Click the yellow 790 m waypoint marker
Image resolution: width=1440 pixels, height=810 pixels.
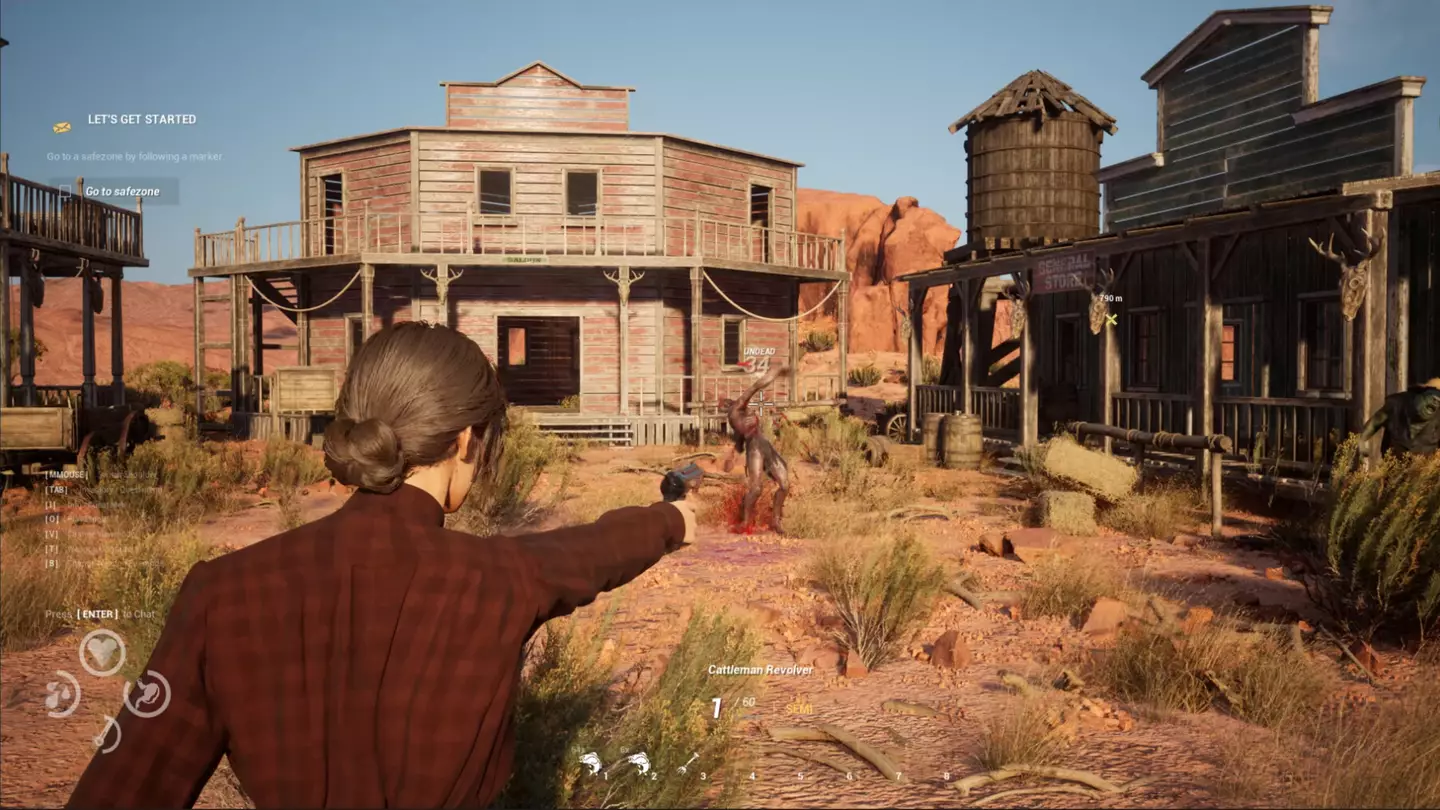(1111, 319)
